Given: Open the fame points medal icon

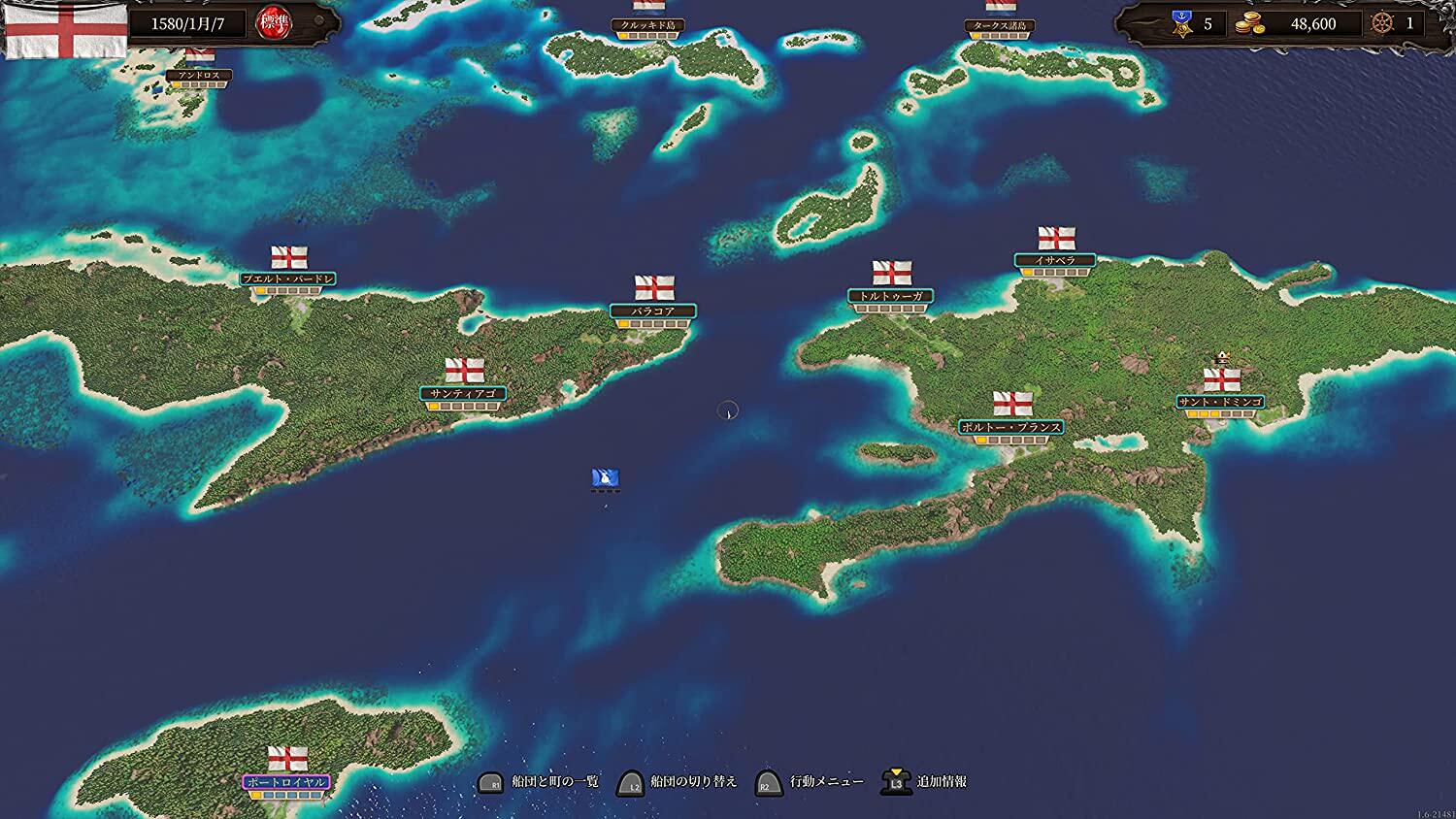Looking at the screenshot, I should pyautogui.click(x=1181, y=23).
